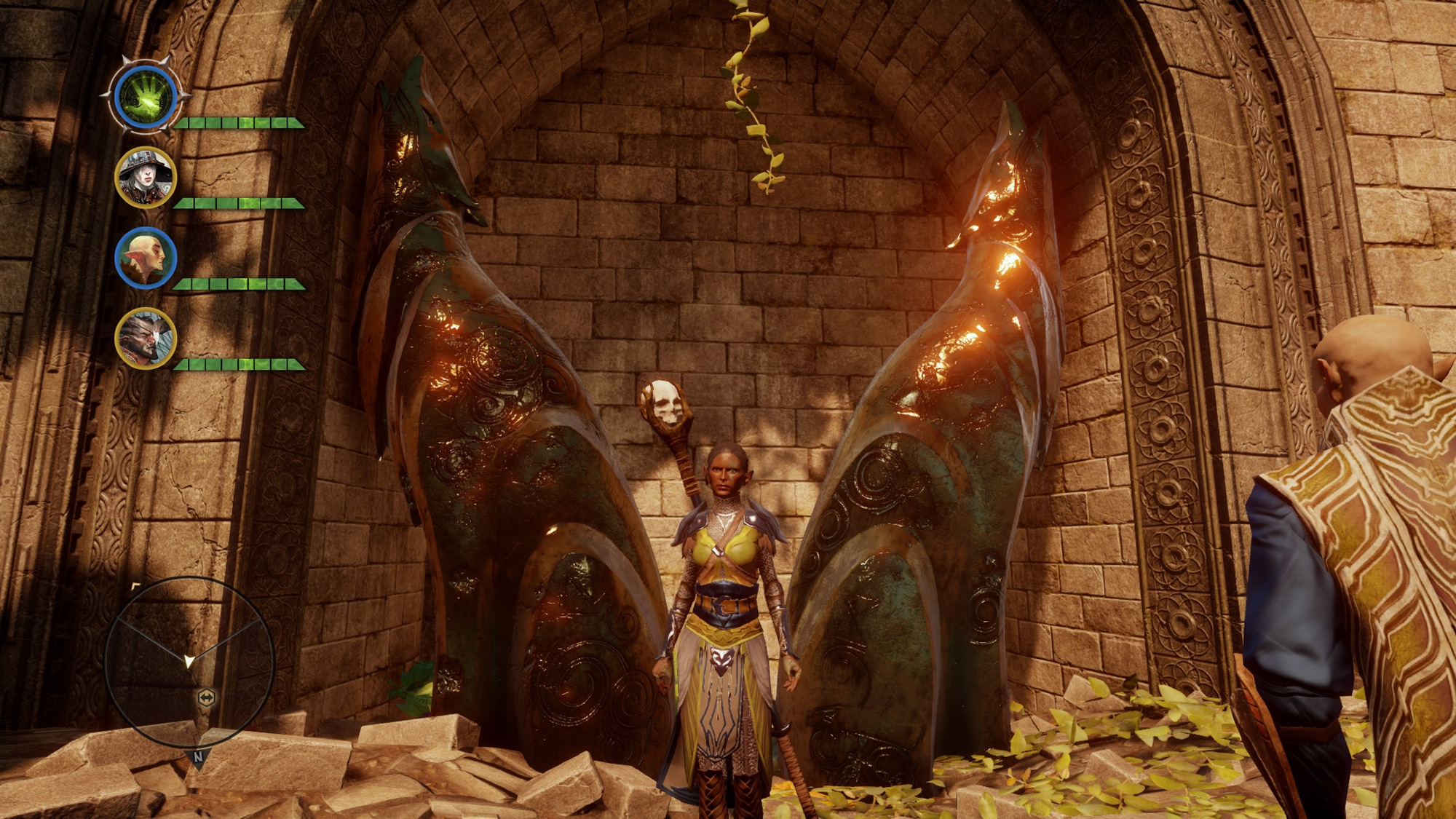Select the horned eyepatch companion portrait
The width and height of the screenshot is (1456, 819).
tap(146, 338)
